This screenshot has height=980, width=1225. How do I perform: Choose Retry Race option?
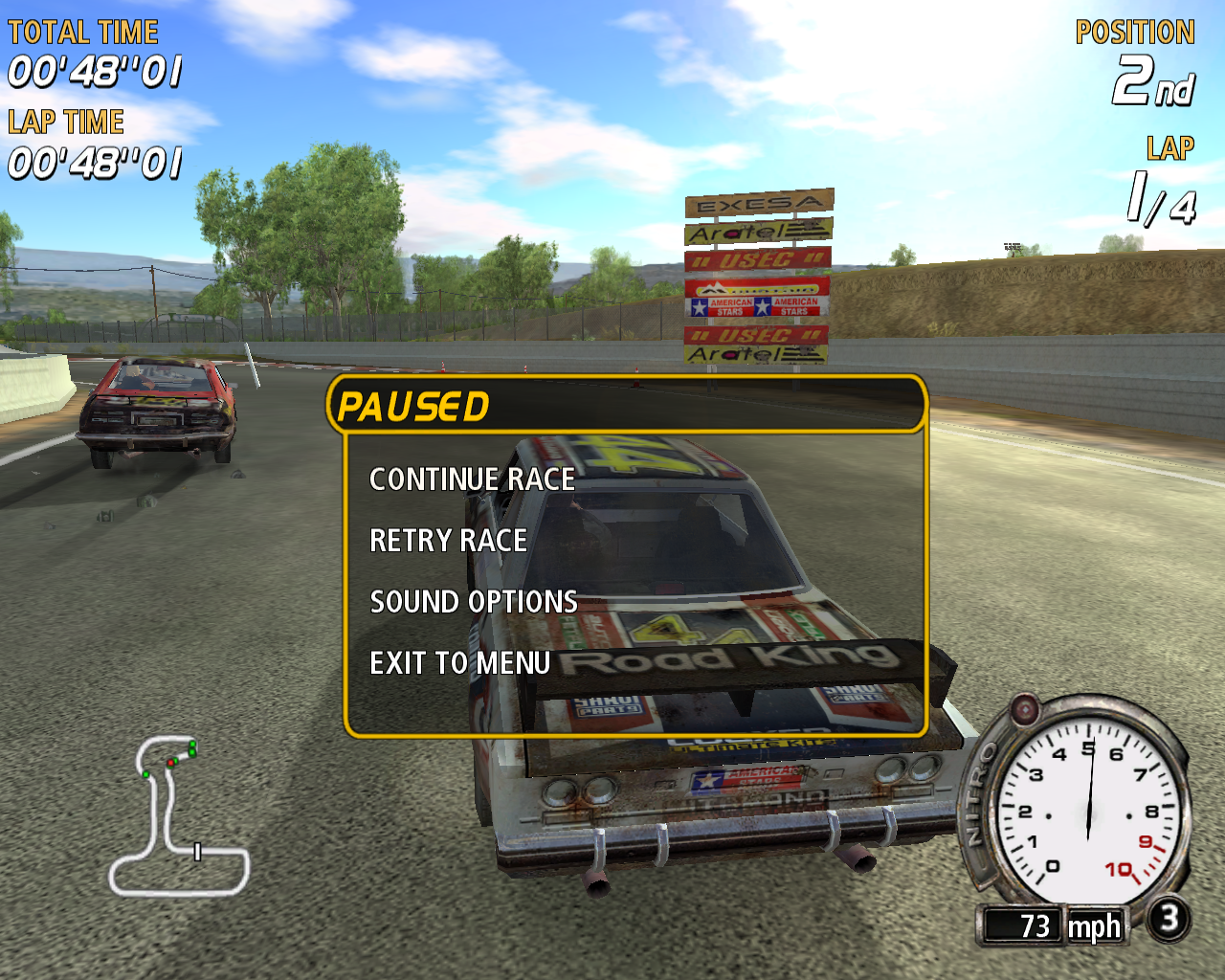(448, 541)
